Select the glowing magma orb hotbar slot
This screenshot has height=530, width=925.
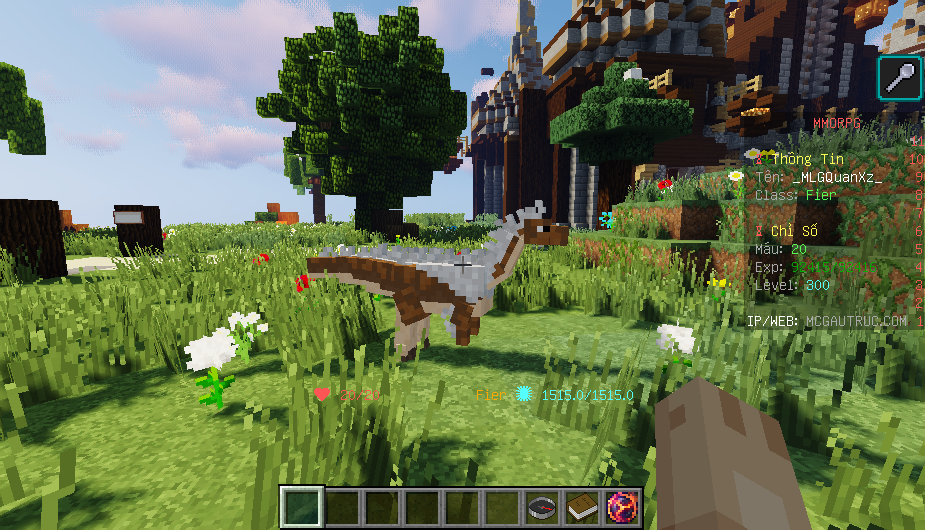621,508
